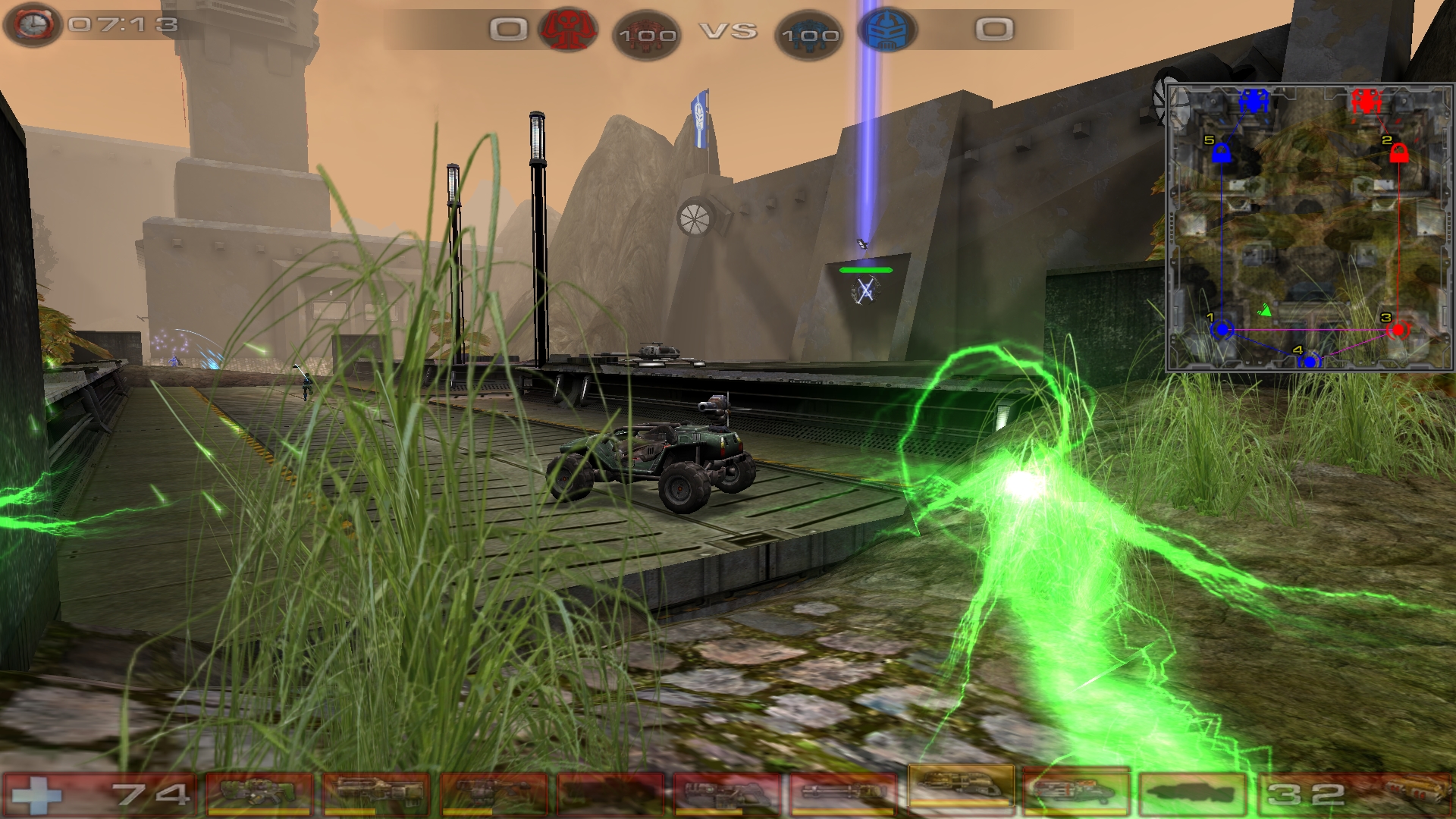Choose red power node 3 on minimap

(1398, 330)
